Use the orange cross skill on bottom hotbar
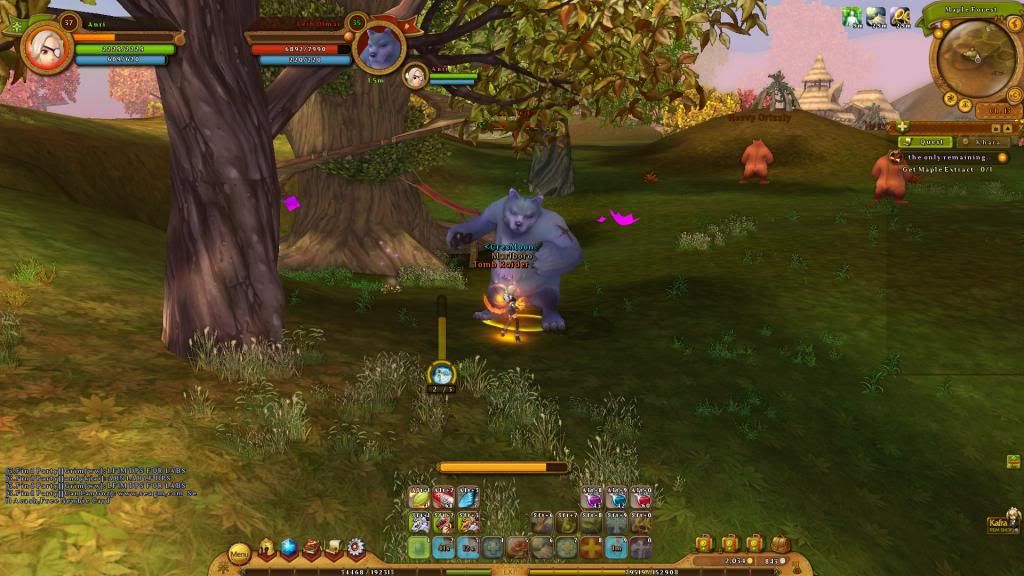The width and height of the screenshot is (1024, 576). (x=593, y=547)
